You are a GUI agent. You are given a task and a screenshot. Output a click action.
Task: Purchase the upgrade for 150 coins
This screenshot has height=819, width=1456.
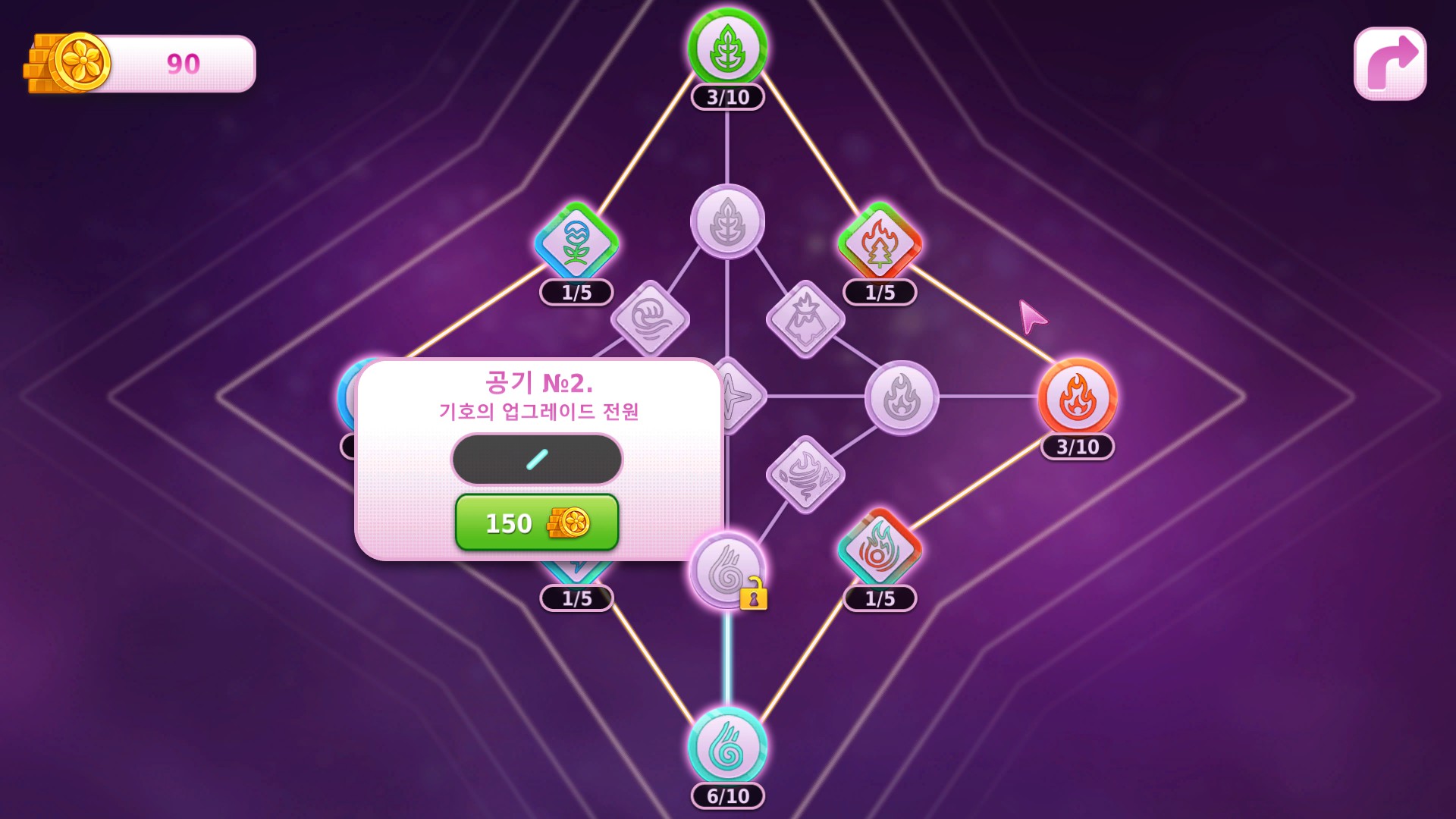[538, 523]
